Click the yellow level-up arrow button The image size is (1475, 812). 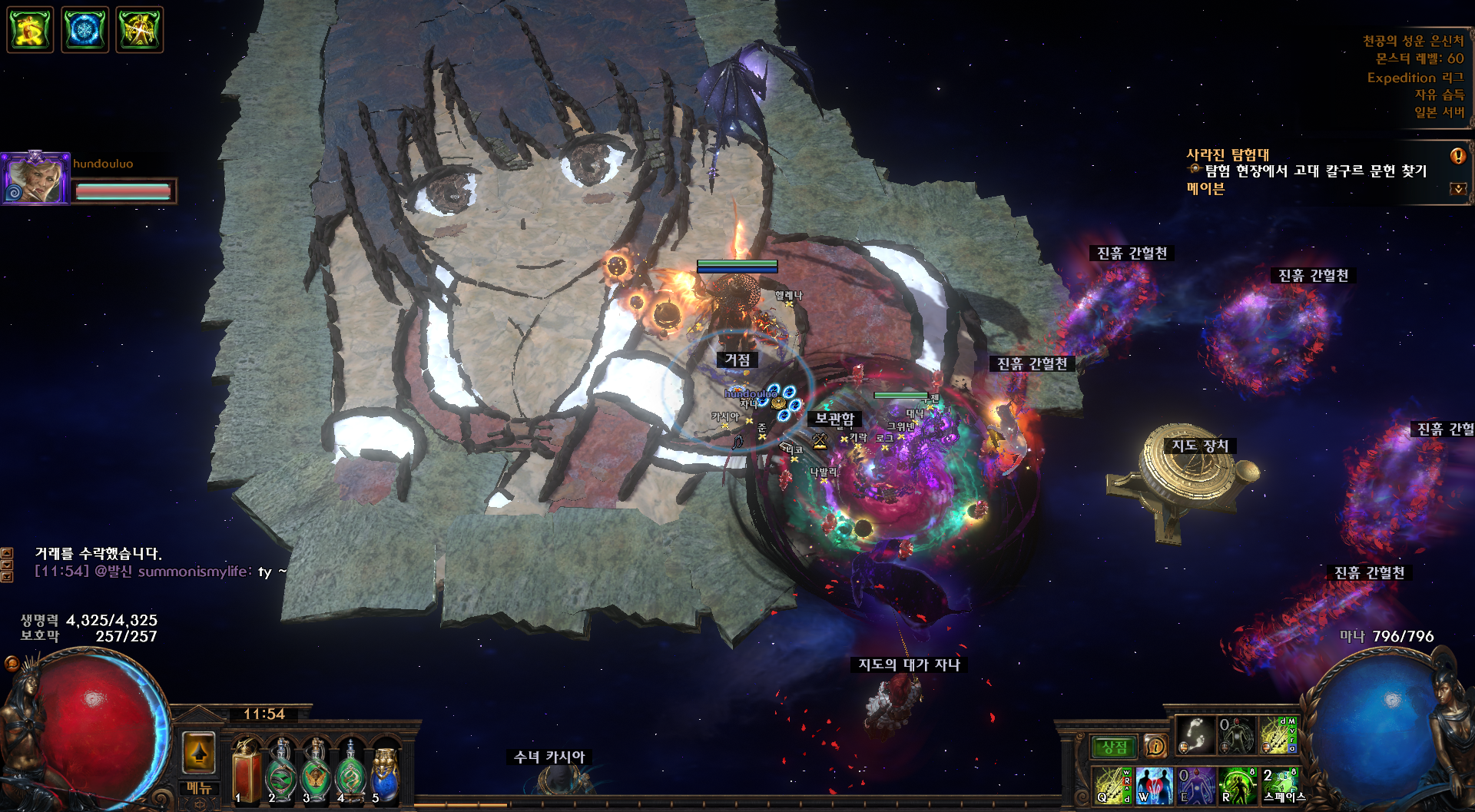tap(199, 752)
